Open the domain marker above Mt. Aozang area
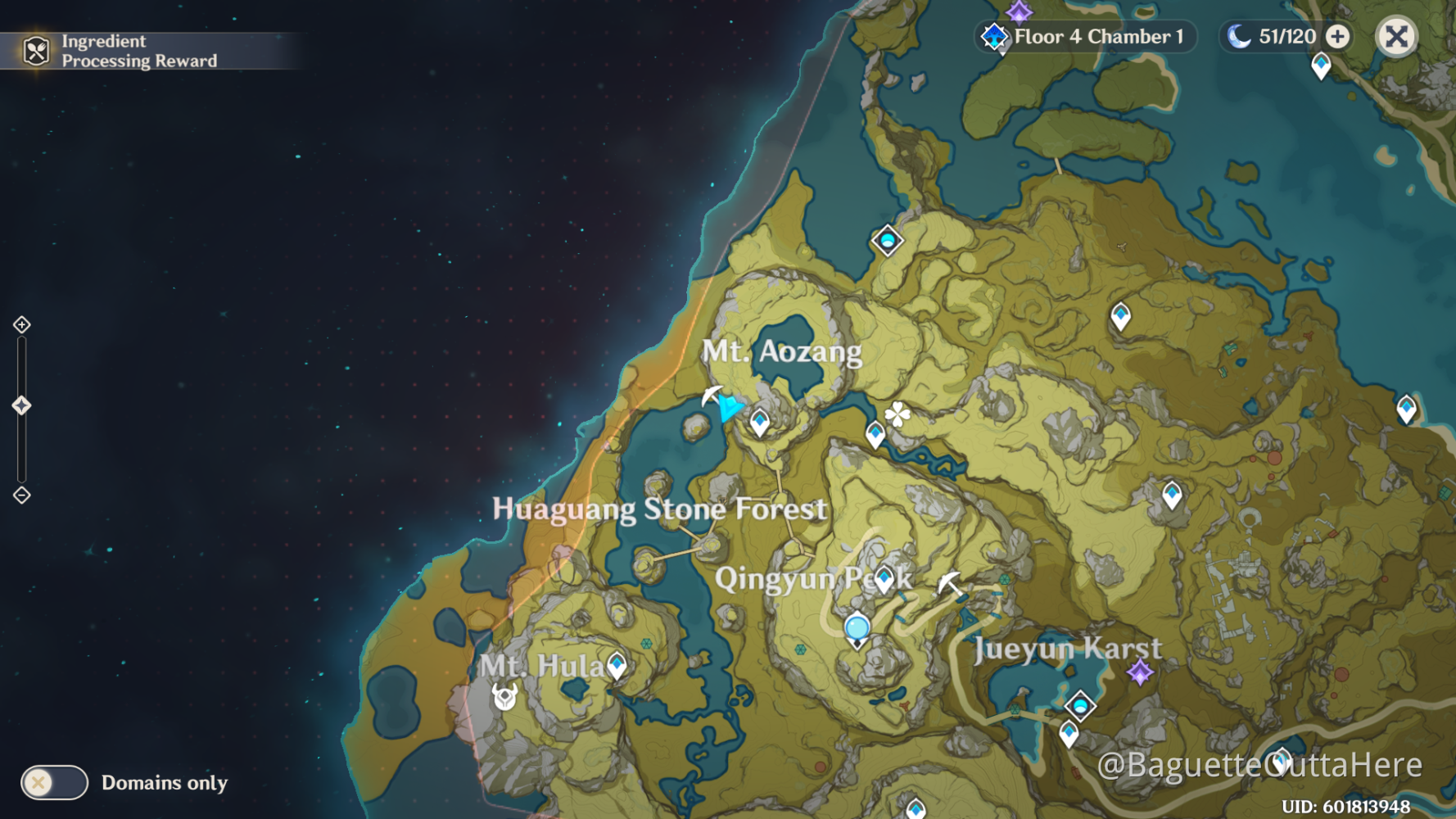 [x=889, y=242]
